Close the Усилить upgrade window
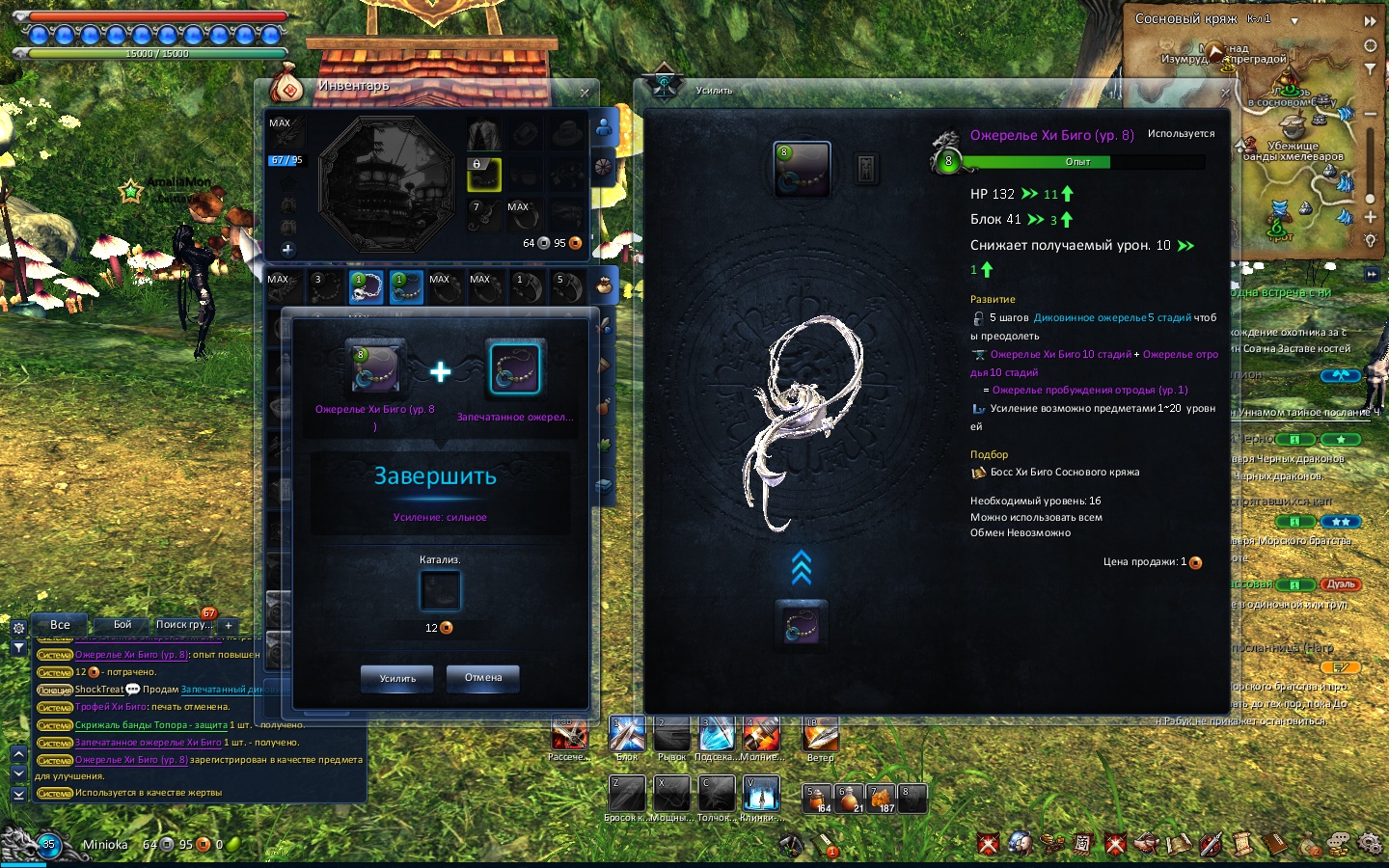1389x868 pixels. point(1225,93)
